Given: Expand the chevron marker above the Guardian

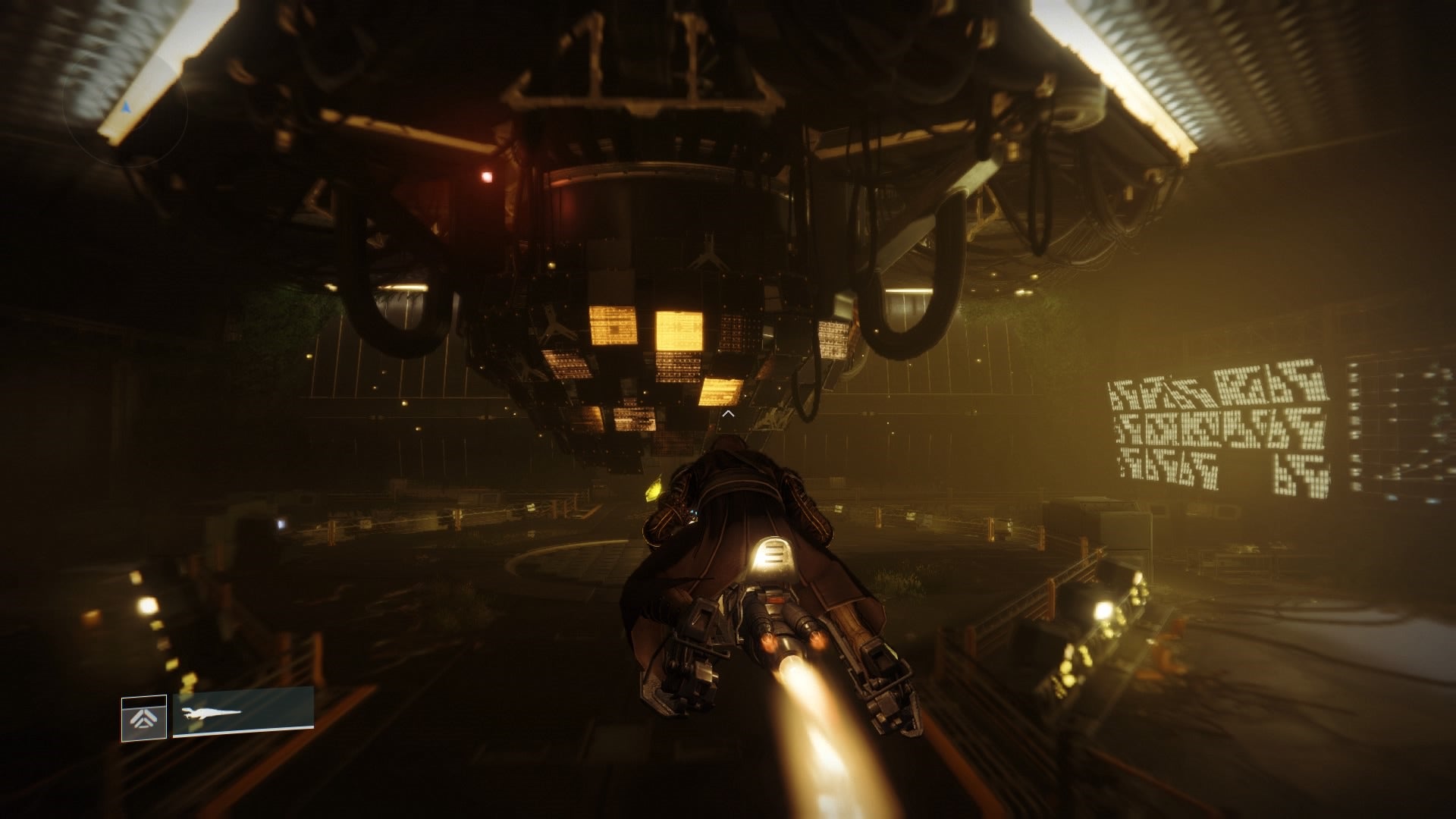Looking at the screenshot, I should pos(728,415).
